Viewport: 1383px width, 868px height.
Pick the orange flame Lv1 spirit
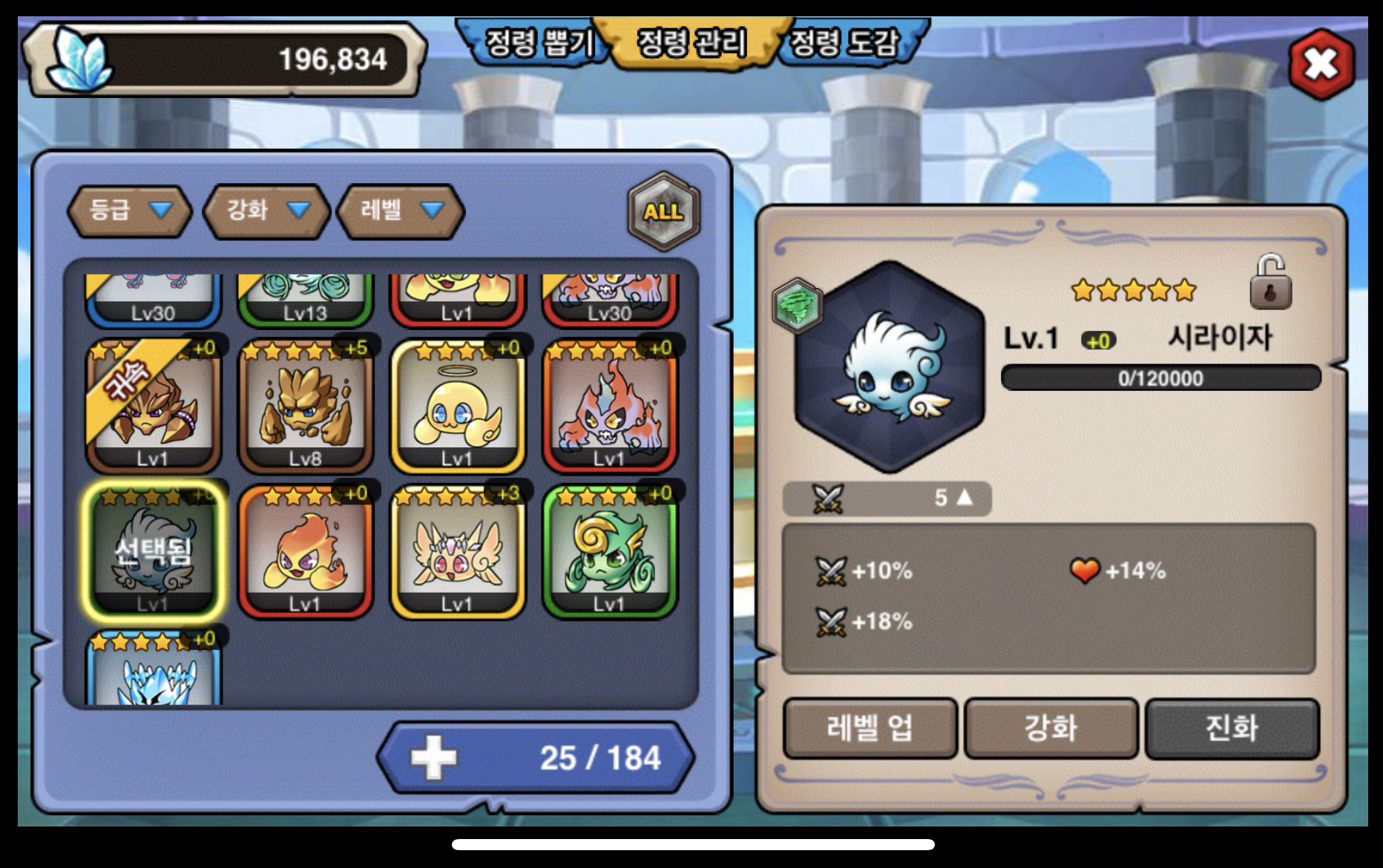(305, 552)
